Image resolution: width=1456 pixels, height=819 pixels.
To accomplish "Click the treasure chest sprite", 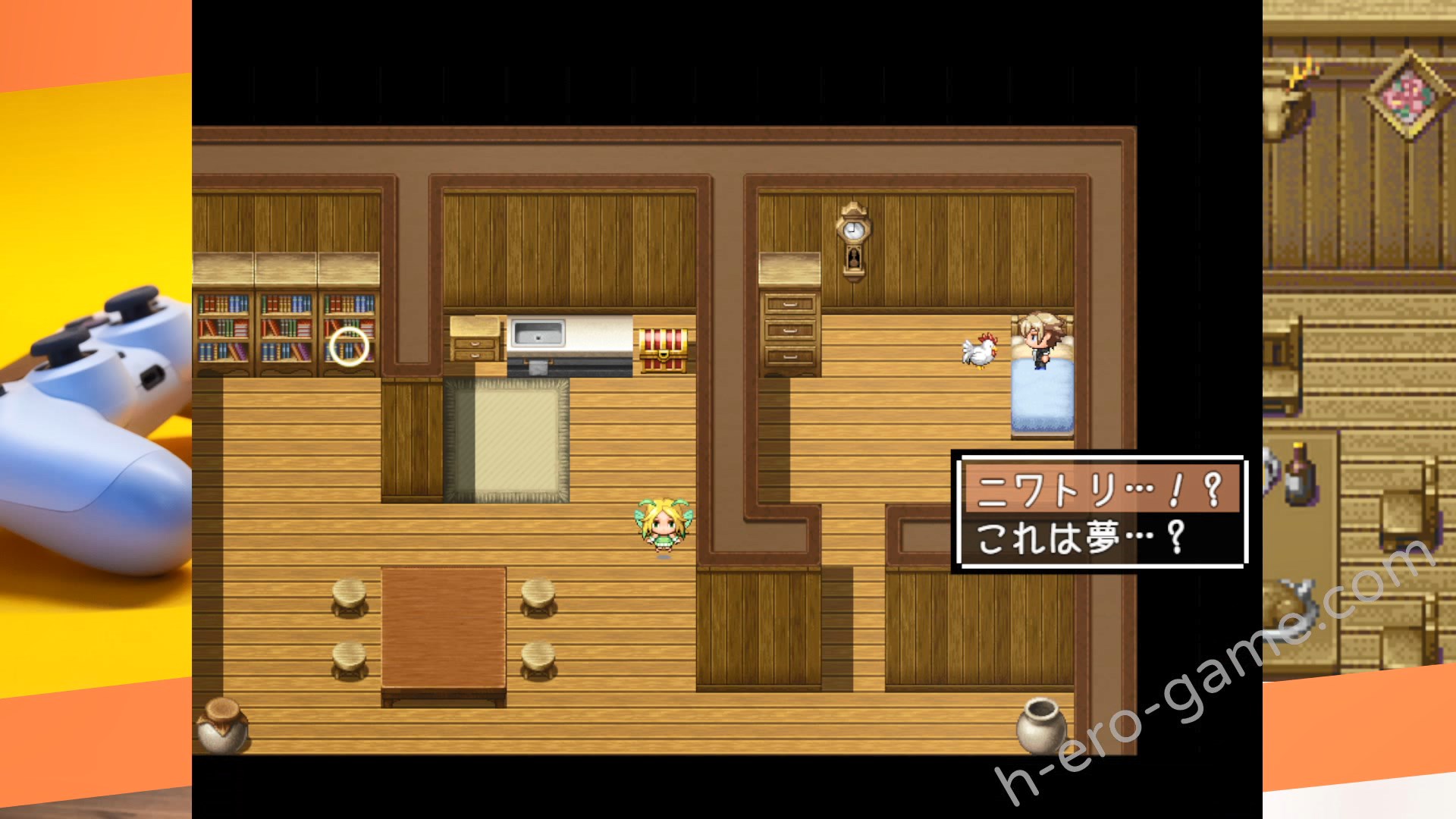I will tap(664, 349).
